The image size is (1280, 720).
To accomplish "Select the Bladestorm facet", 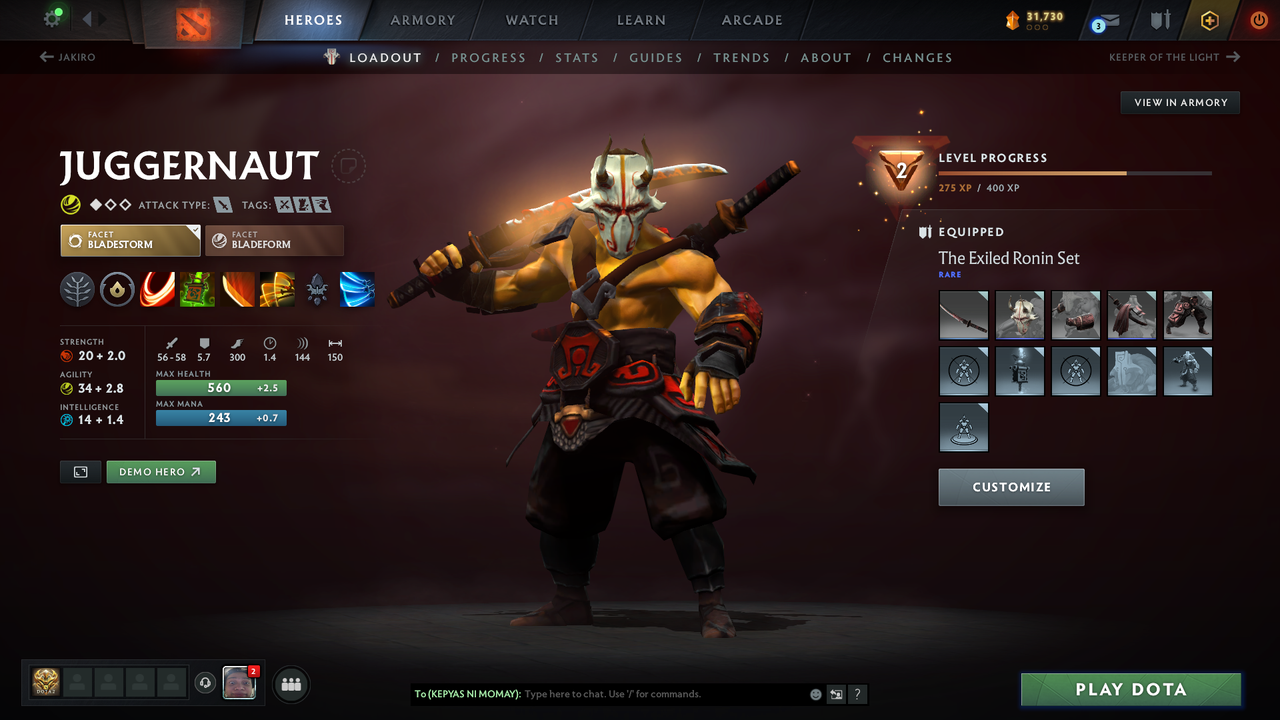I will [130, 240].
